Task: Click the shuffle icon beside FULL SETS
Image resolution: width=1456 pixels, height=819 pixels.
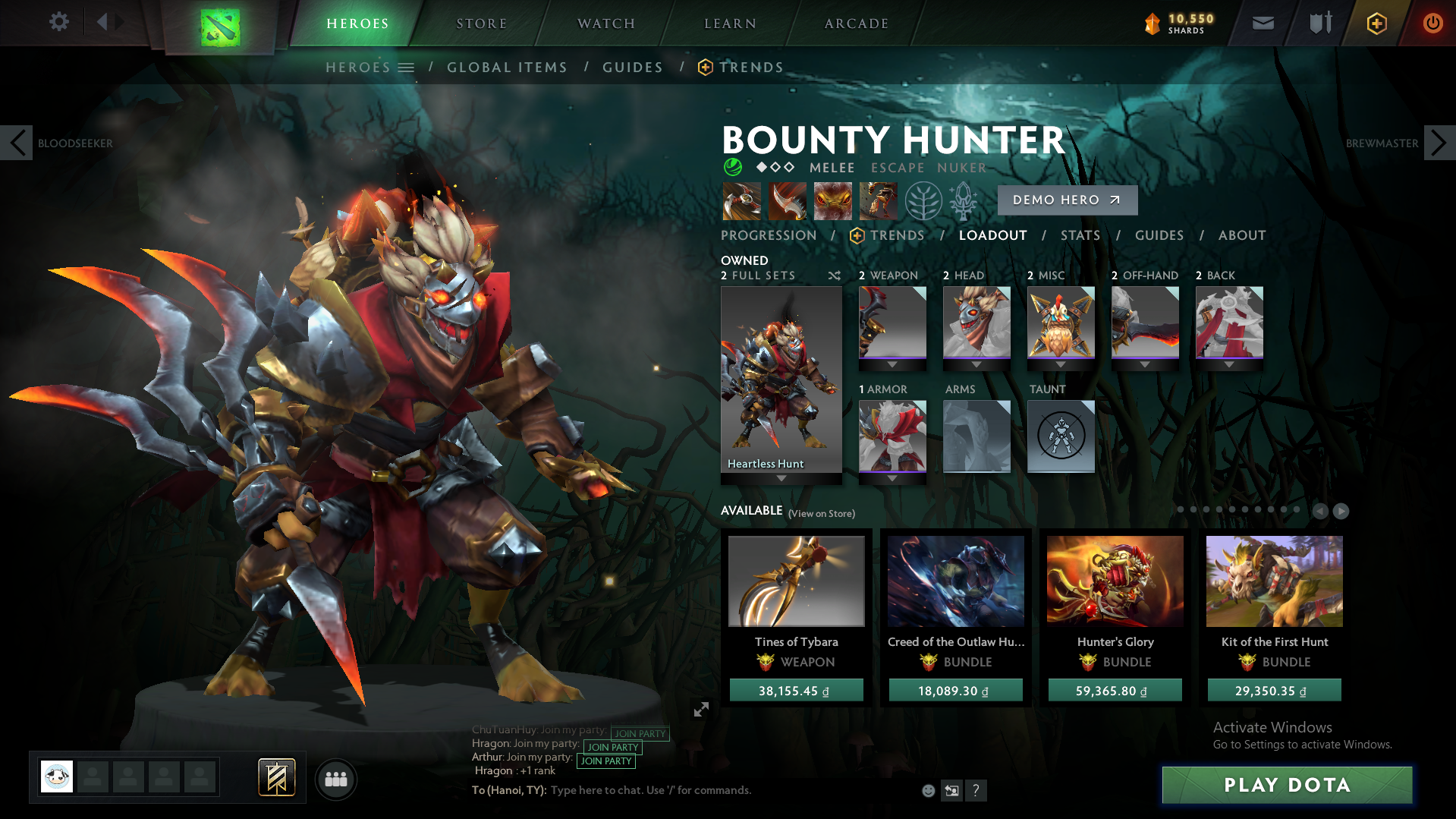Action: point(834,276)
